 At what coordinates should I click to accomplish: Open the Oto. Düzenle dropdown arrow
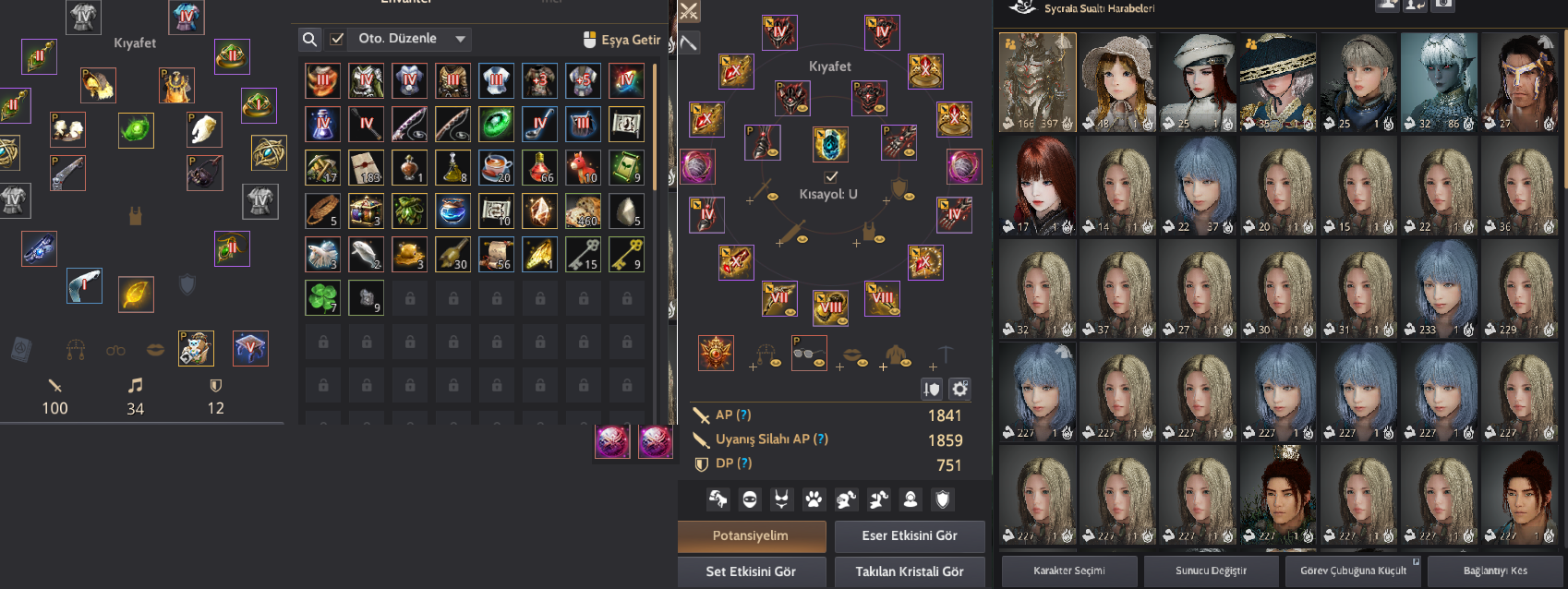point(460,39)
